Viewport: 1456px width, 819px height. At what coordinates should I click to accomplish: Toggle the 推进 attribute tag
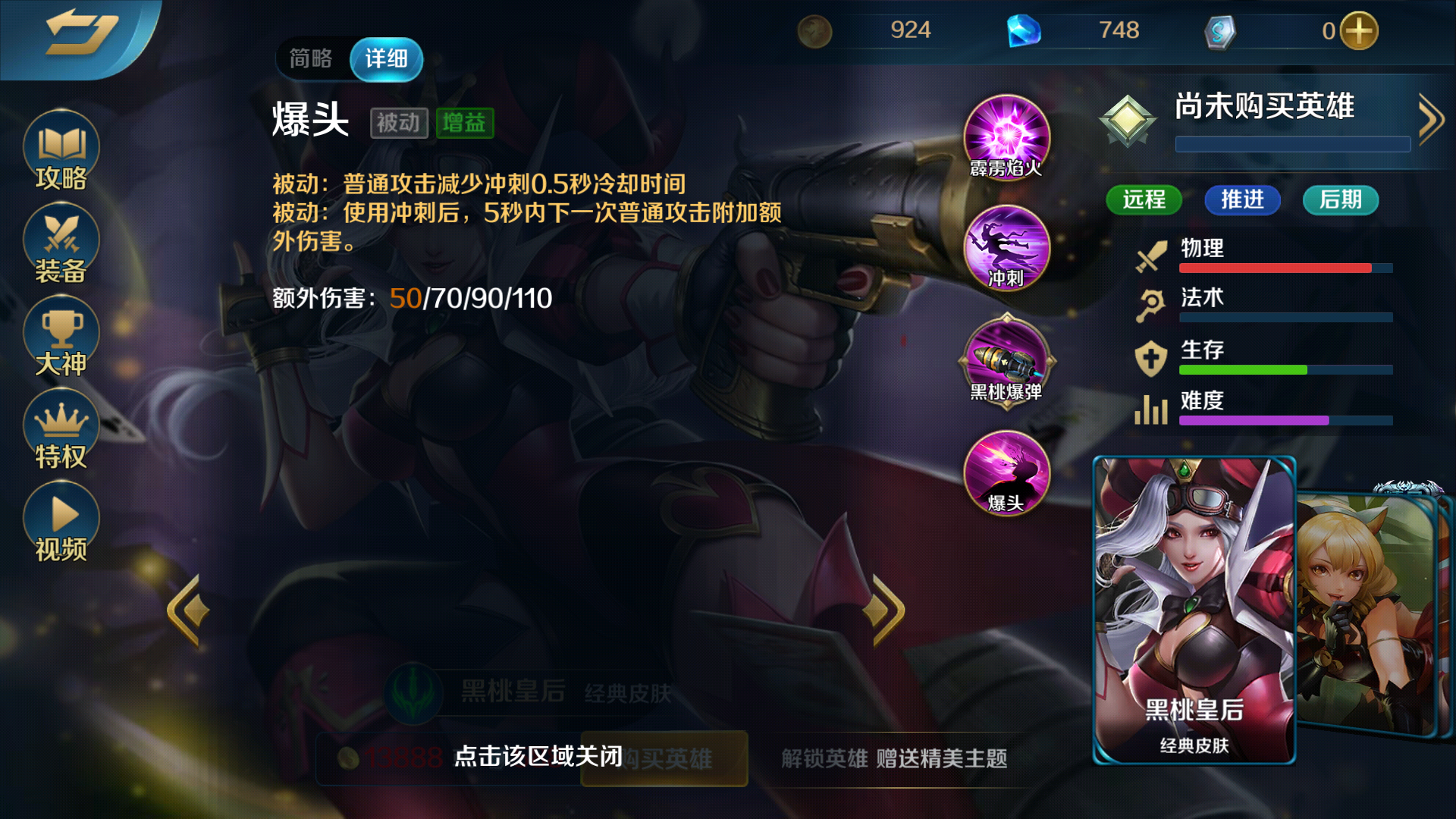1241,200
